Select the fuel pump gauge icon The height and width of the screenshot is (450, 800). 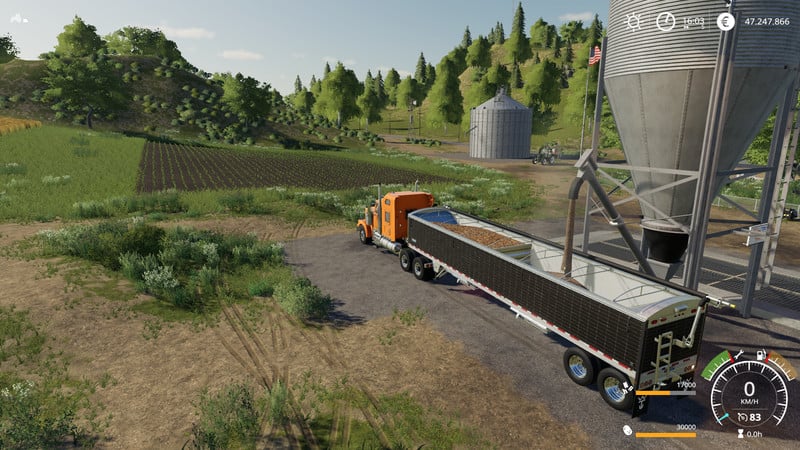pos(762,355)
